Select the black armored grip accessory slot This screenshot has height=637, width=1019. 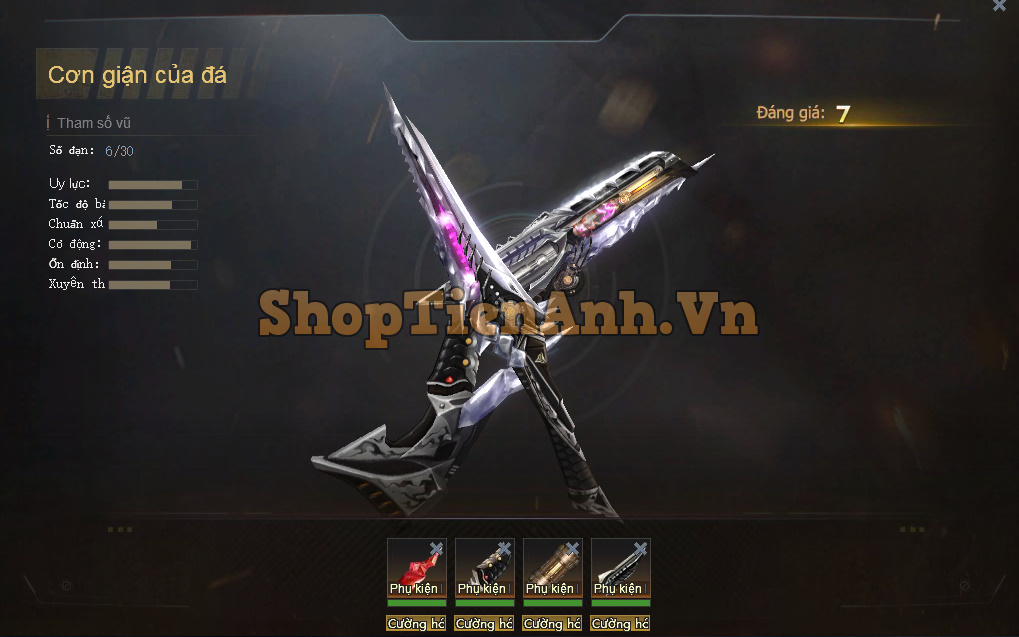[482, 568]
